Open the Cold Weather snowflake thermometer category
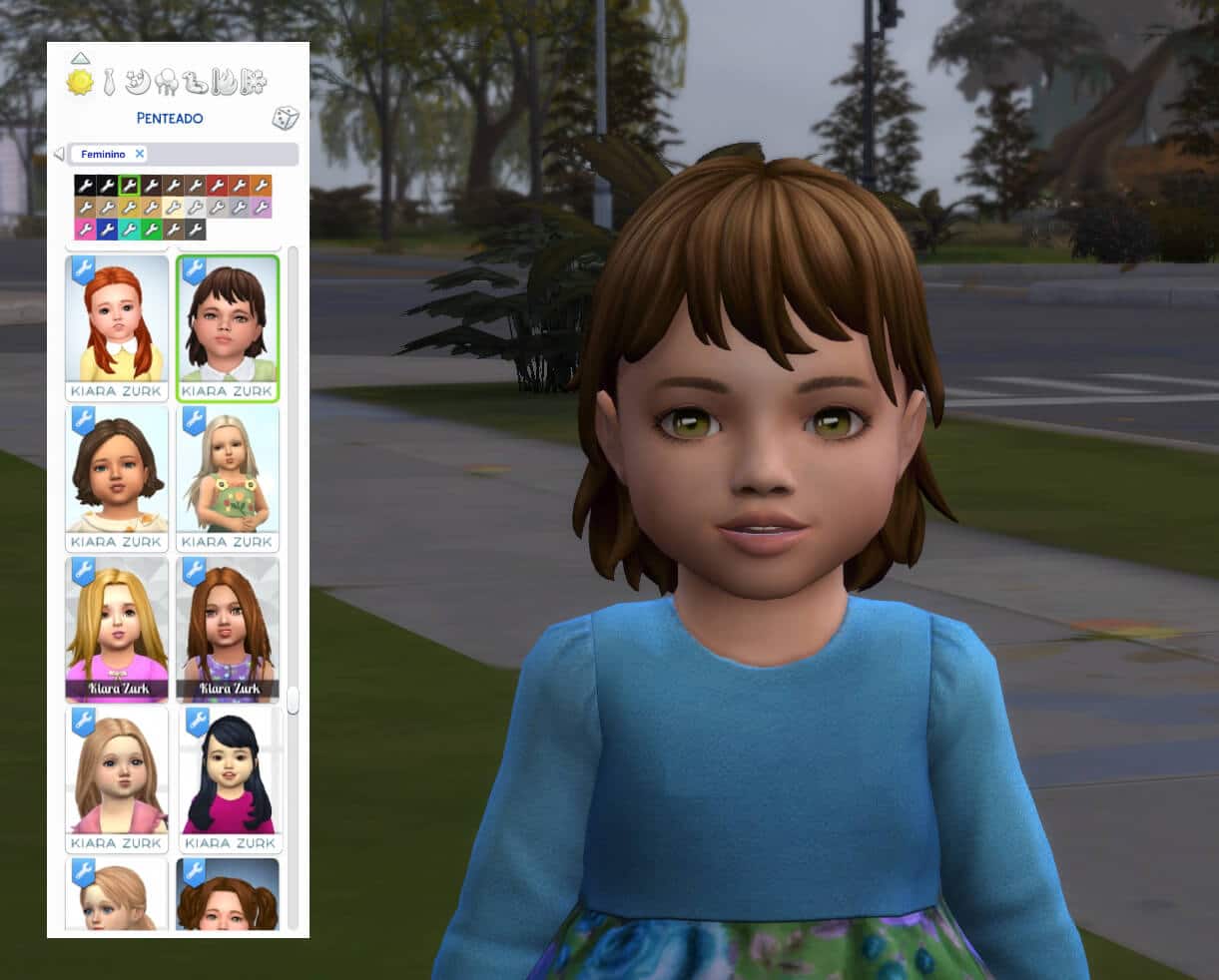The height and width of the screenshot is (980, 1219). (254, 81)
